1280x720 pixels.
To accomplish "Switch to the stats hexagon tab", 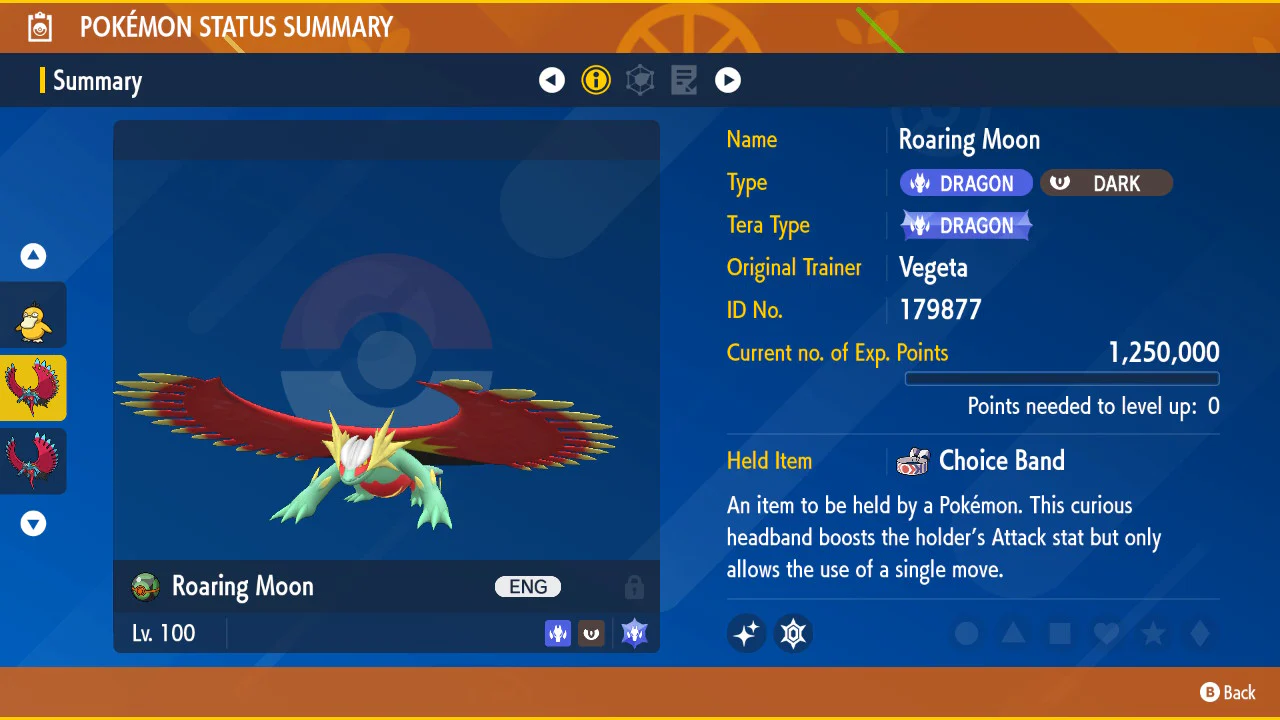I will click(640, 80).
